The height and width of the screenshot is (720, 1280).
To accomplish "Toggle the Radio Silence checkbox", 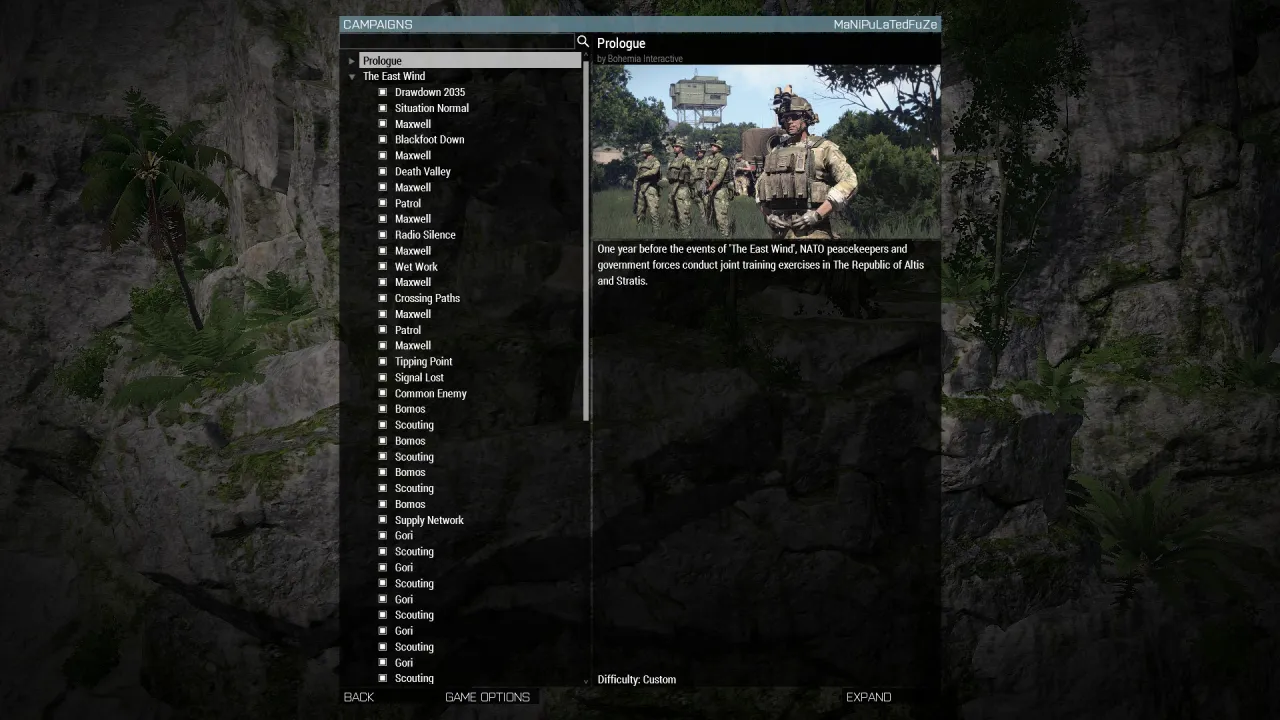I will coord(382,234).
